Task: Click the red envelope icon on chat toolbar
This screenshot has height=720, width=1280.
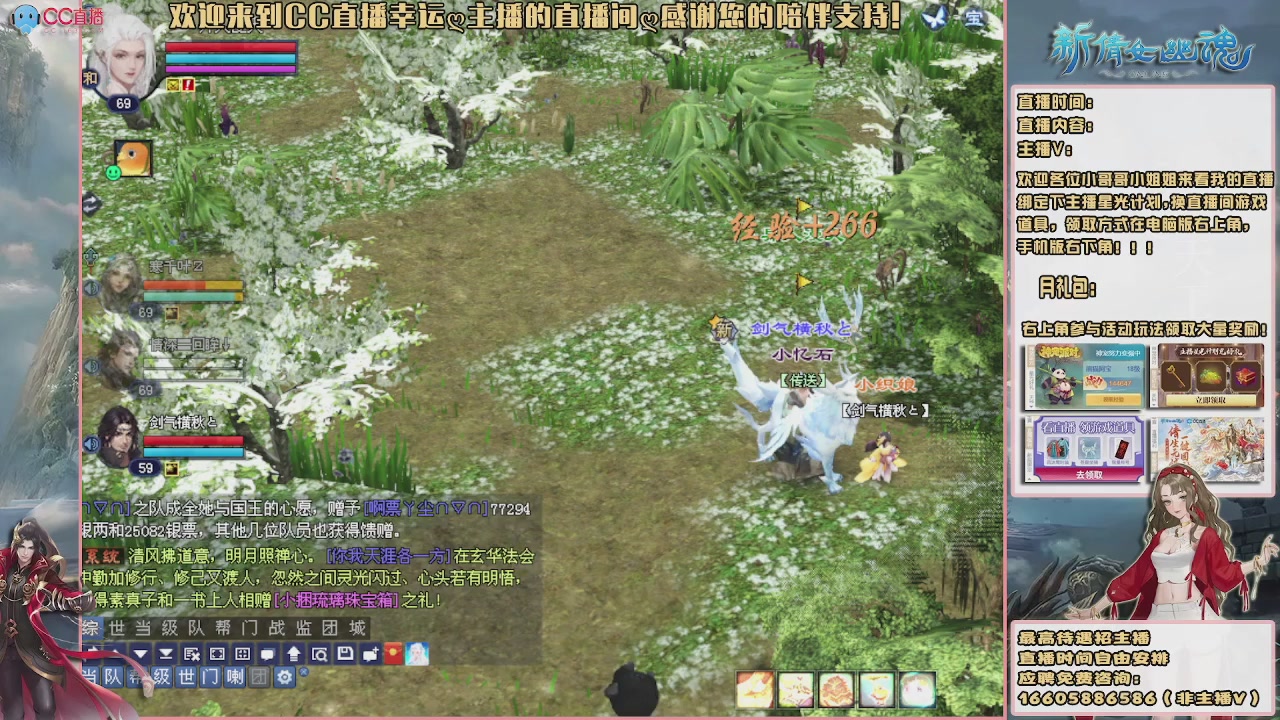Action: [x=394, y=655]
